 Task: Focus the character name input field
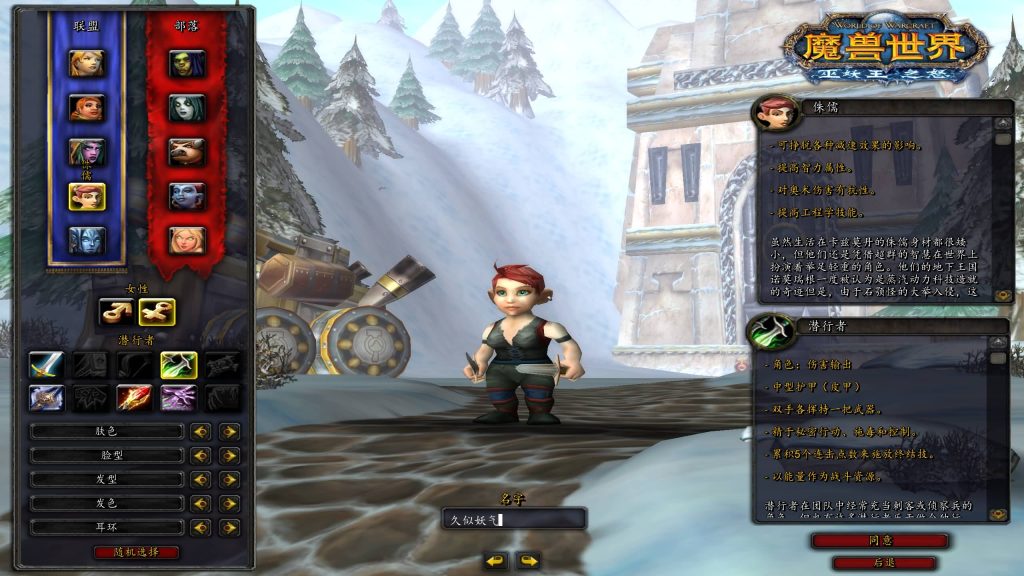(514, 519)
